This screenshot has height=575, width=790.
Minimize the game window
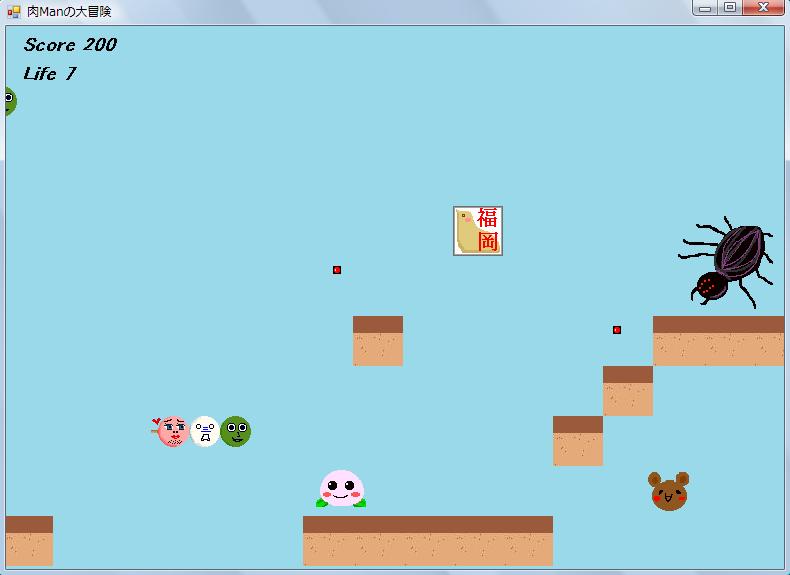[x=706, y=8]
